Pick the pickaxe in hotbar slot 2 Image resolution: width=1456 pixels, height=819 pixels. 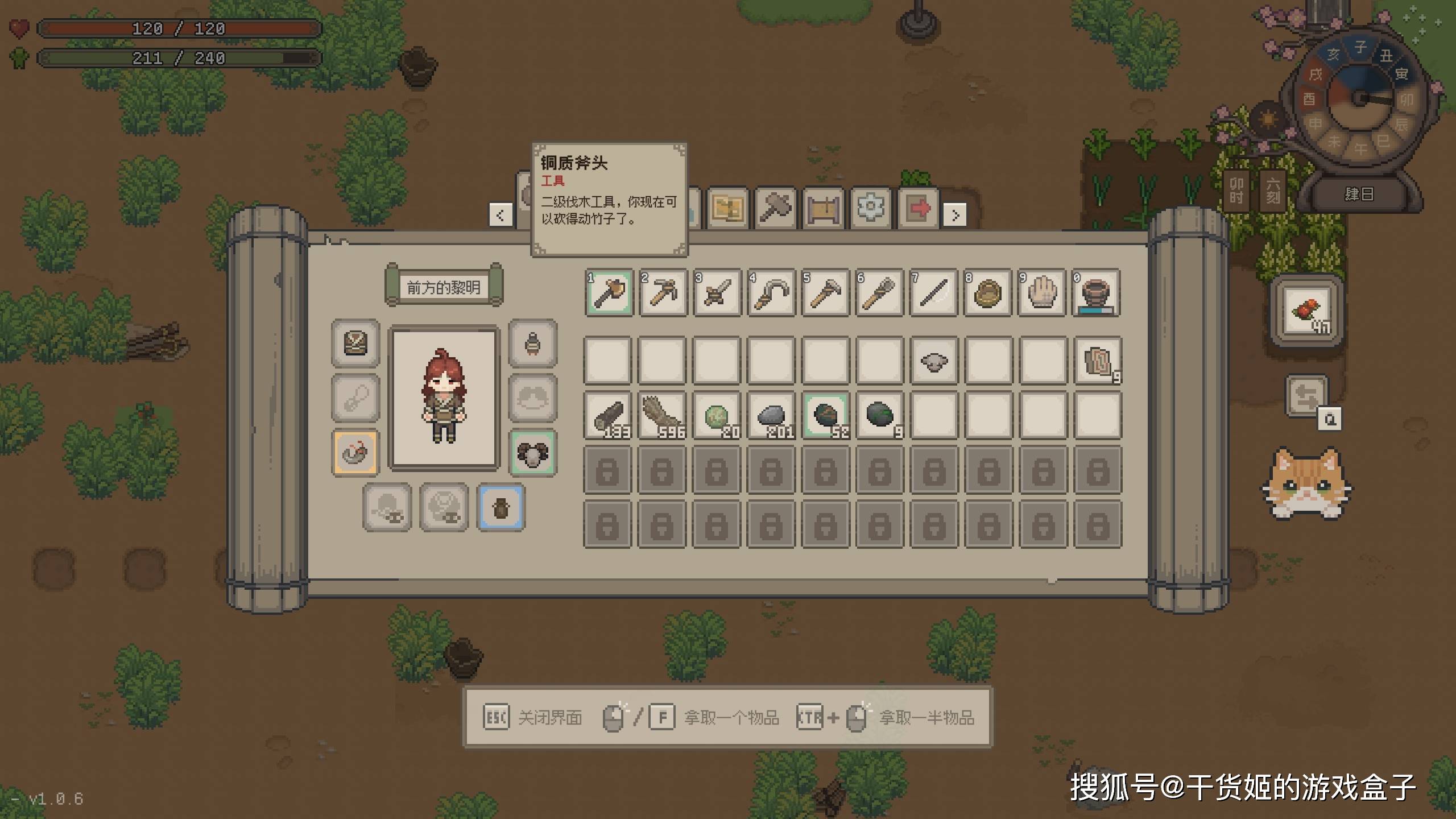663,293
